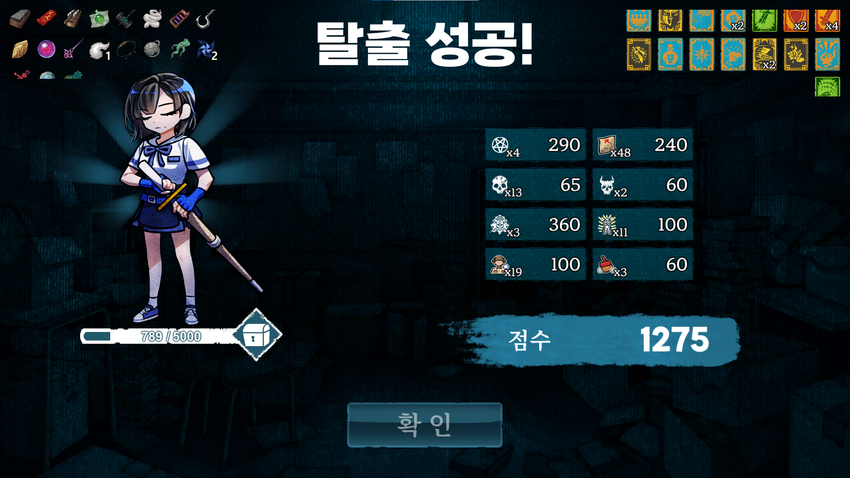850x478 pixels.
Task: Select the silver fish hook item
Action: pos(205,18)
